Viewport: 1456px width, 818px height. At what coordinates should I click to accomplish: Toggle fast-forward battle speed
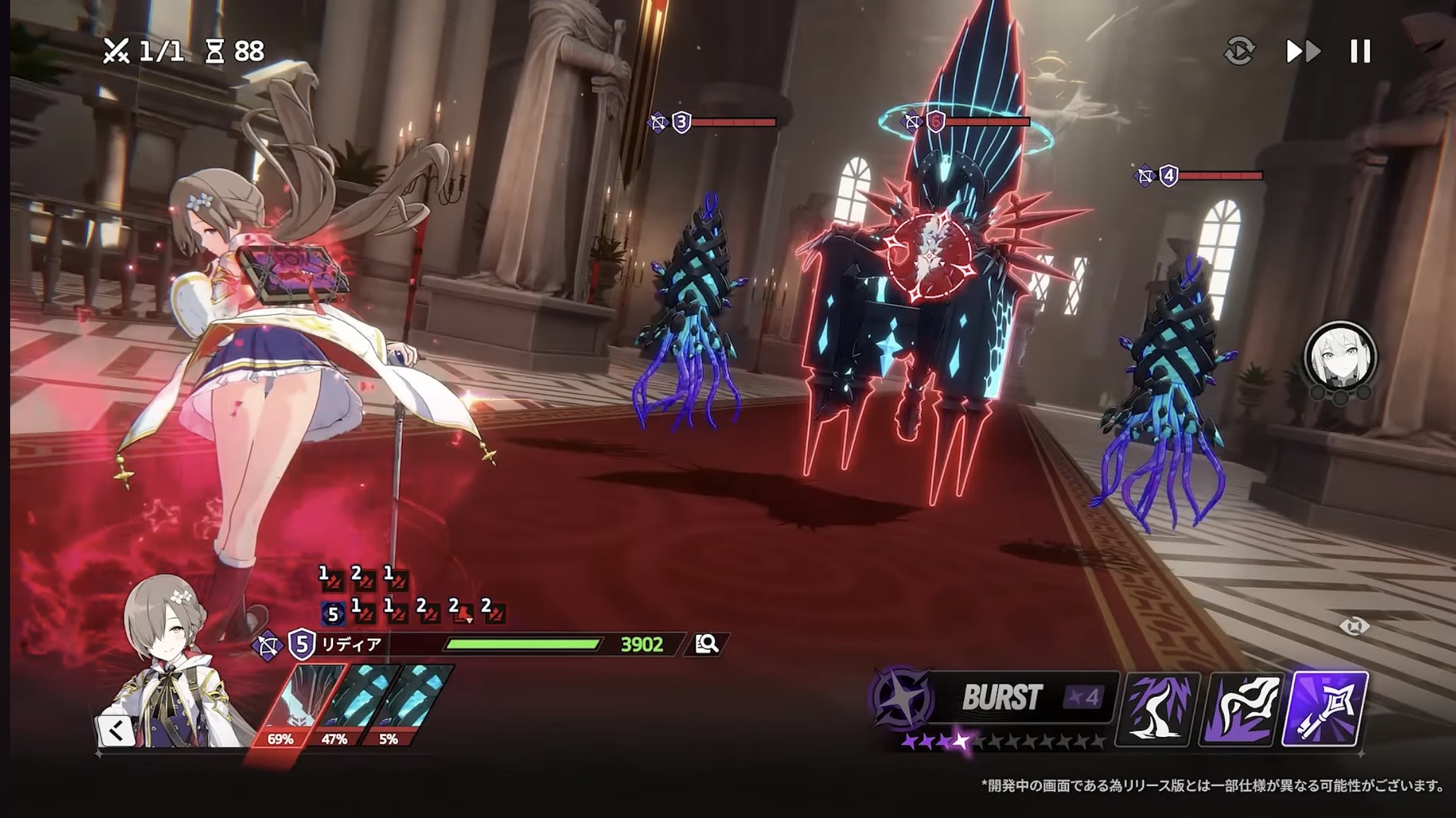click(x=1303, y=51)
